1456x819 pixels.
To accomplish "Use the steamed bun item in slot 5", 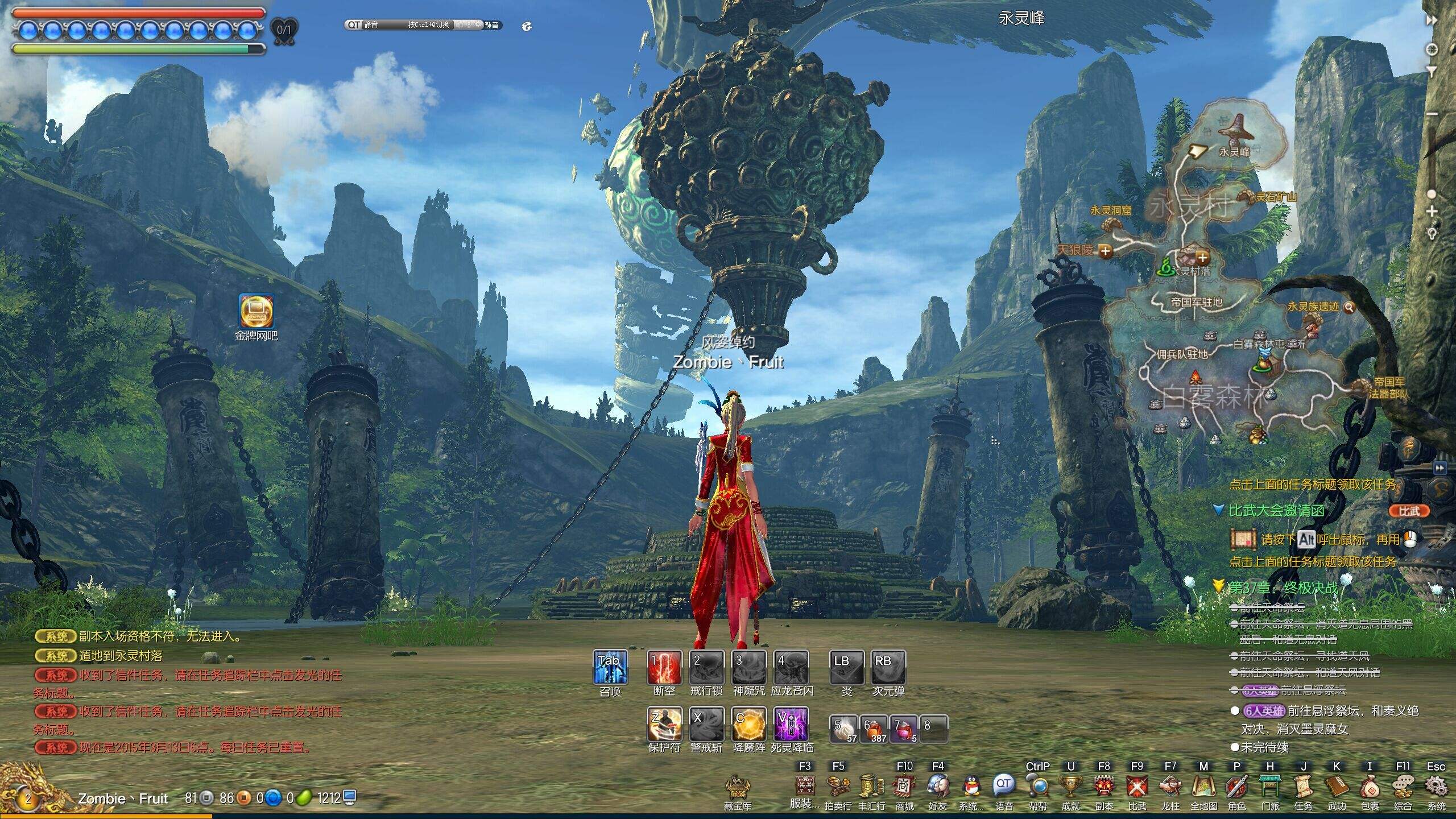I will (x=845, y=730).
